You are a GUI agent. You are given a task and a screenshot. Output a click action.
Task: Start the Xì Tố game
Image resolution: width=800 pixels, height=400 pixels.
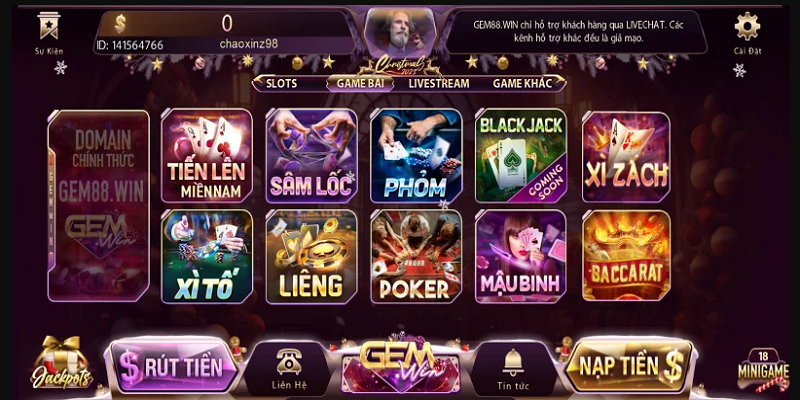(x=207, y=256)
